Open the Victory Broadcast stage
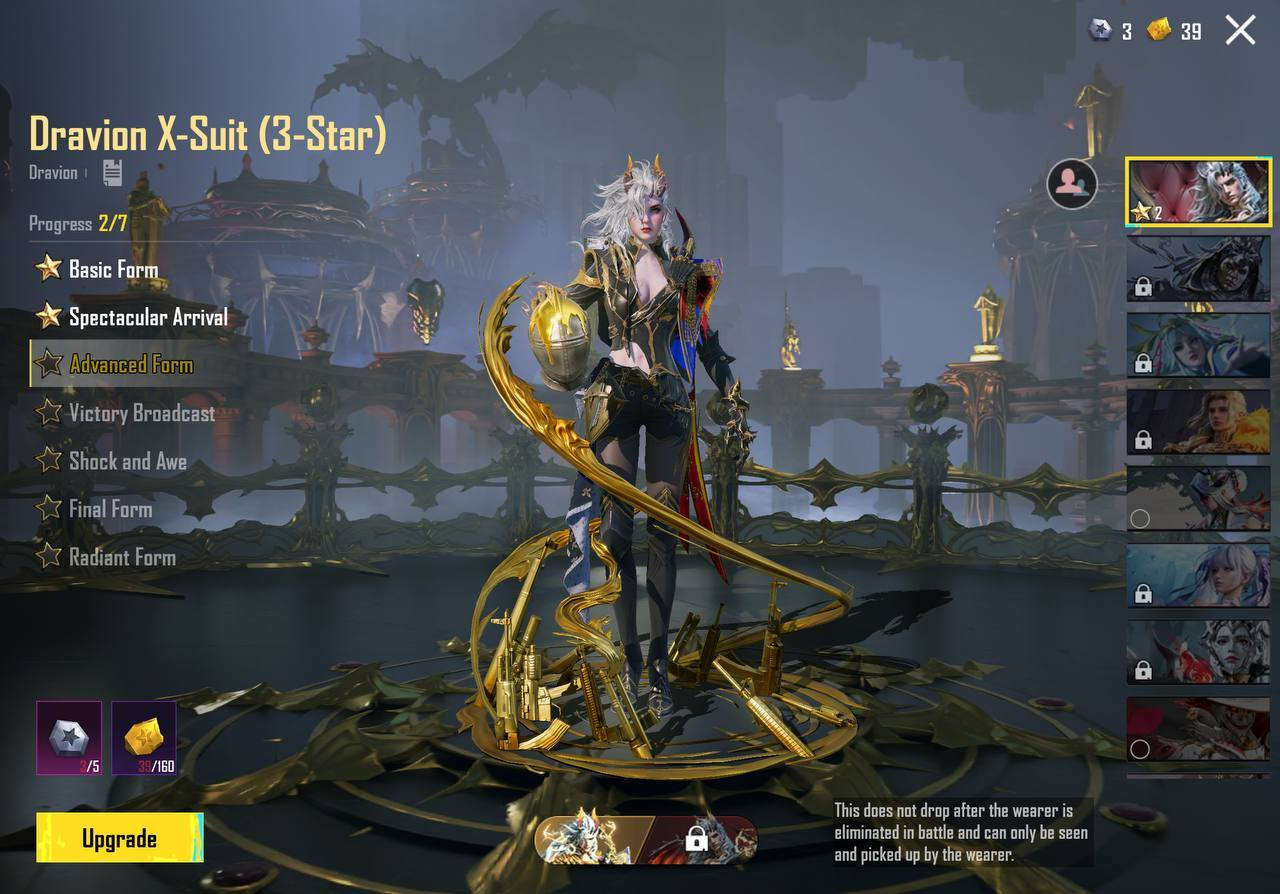1280x894 pixels. (x=141, y=413)
